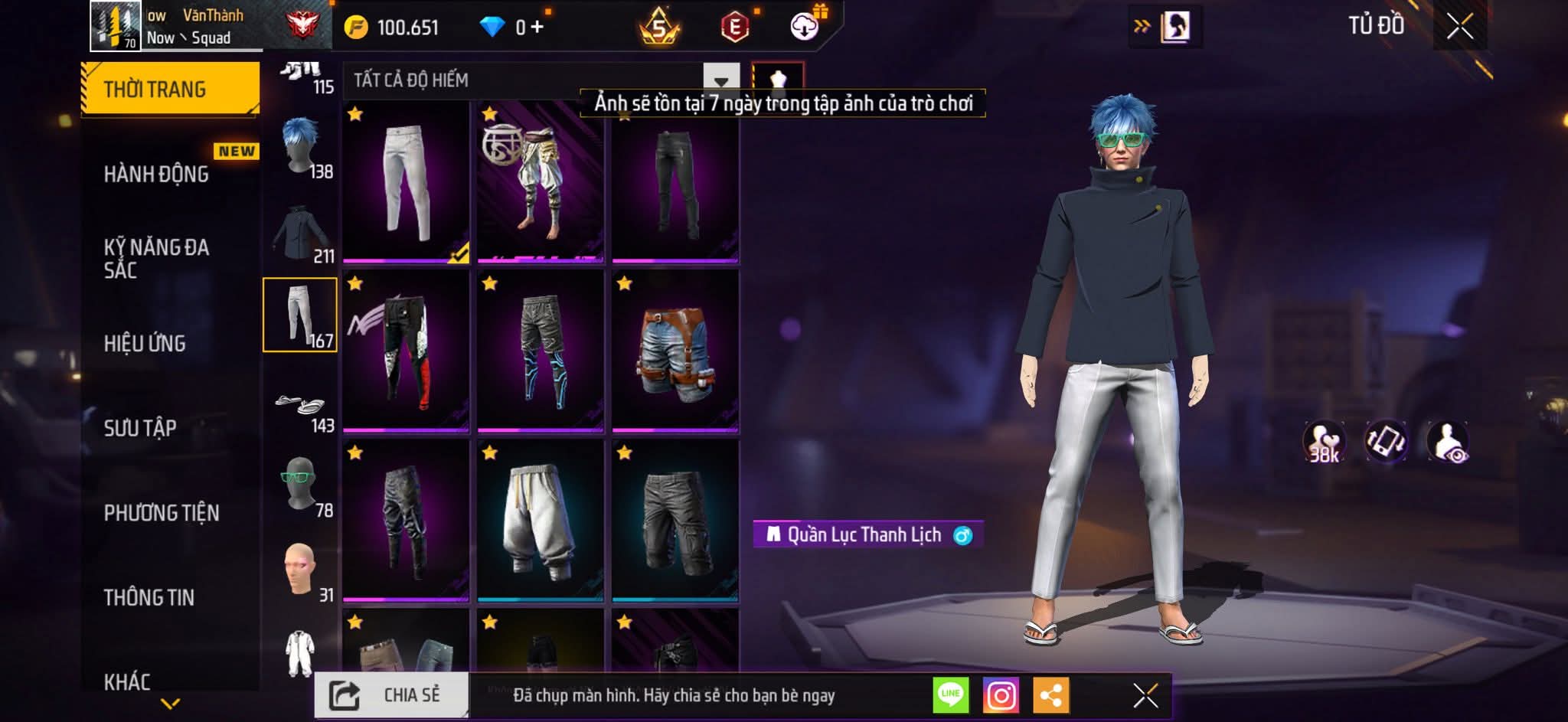Select the blue hair category icon

300,147
